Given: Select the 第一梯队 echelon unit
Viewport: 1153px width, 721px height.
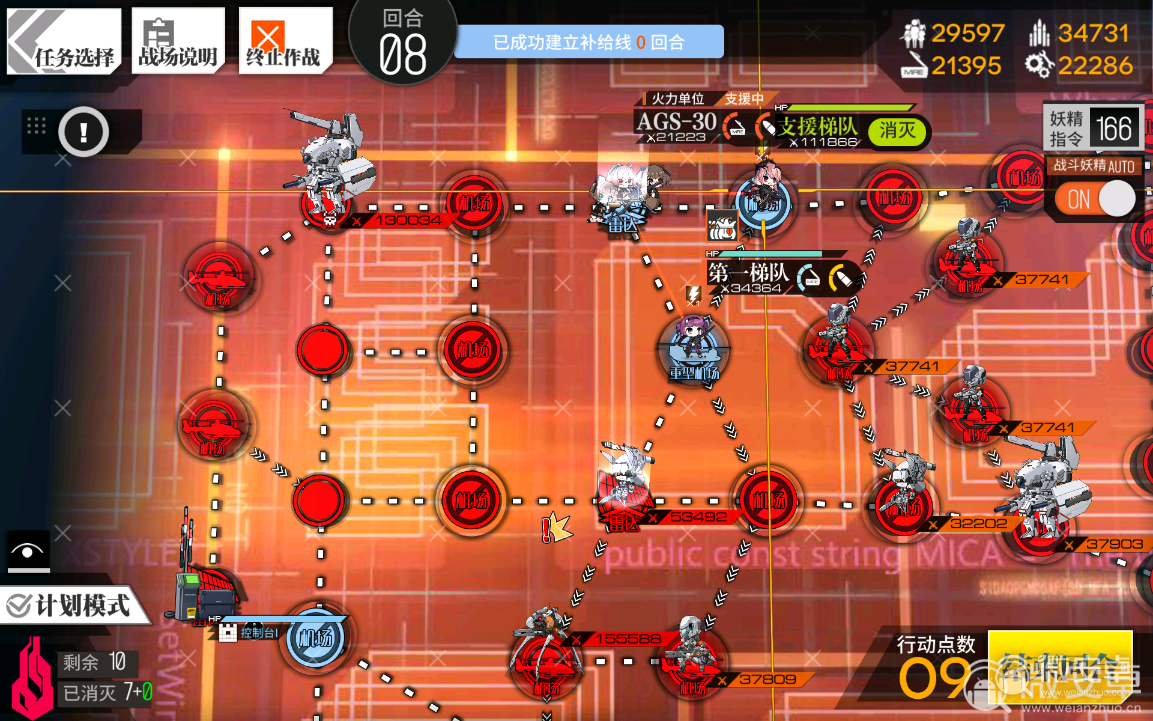Looking at the screenshot, I should (692, 343).
